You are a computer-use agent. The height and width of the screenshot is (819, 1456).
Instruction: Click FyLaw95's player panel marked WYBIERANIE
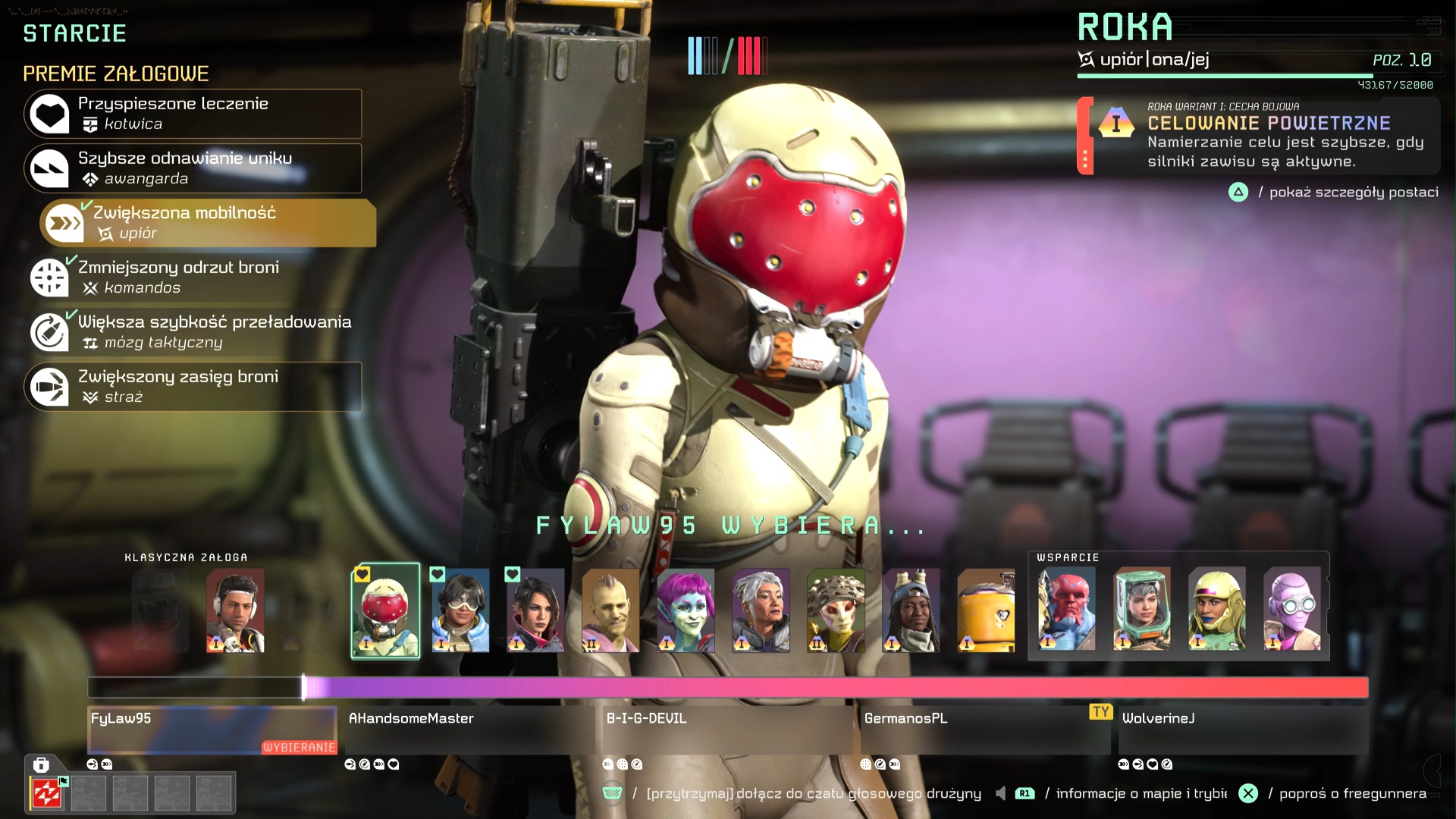(x=212, y=730)
